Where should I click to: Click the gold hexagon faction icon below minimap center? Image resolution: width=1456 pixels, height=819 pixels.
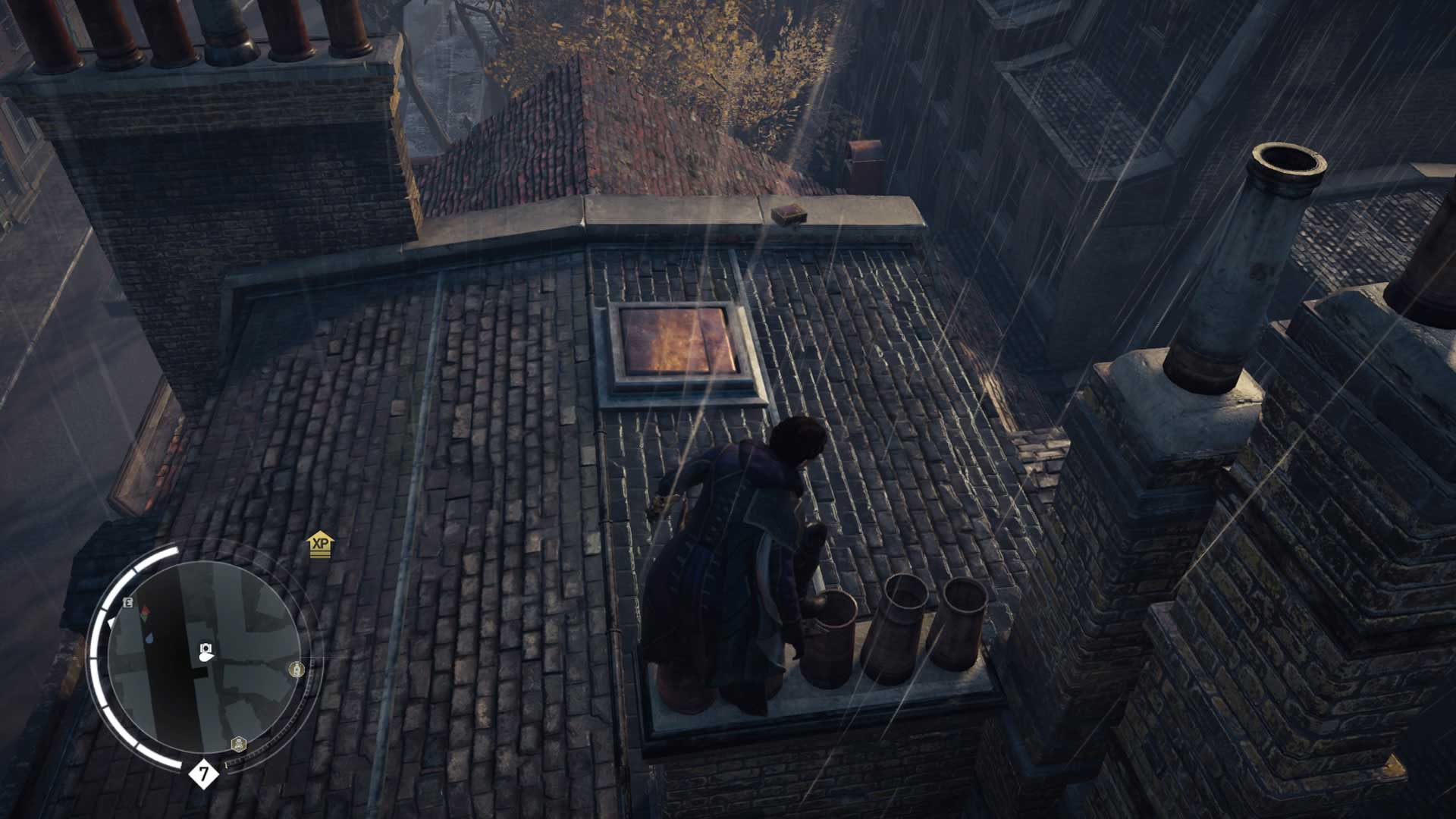point(238,744)
